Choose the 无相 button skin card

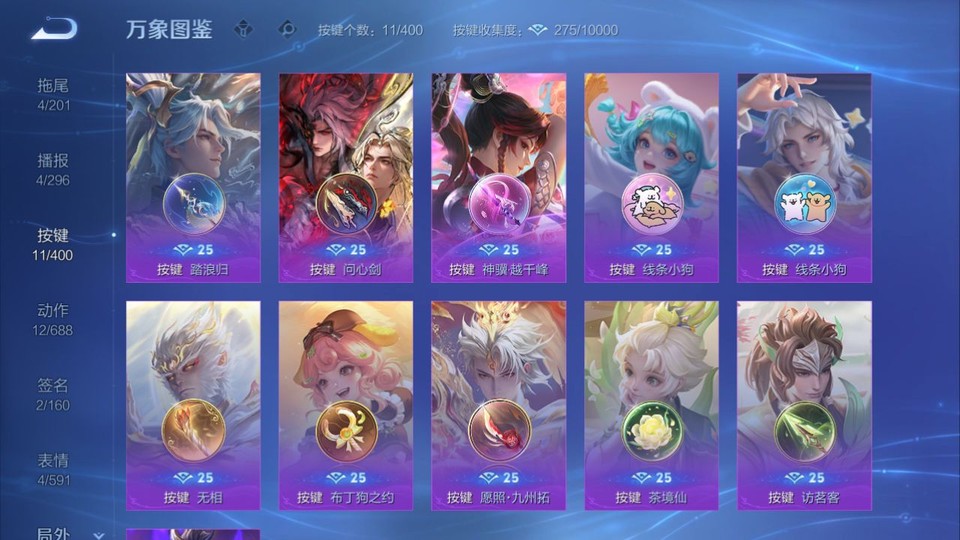pos(193,405)
